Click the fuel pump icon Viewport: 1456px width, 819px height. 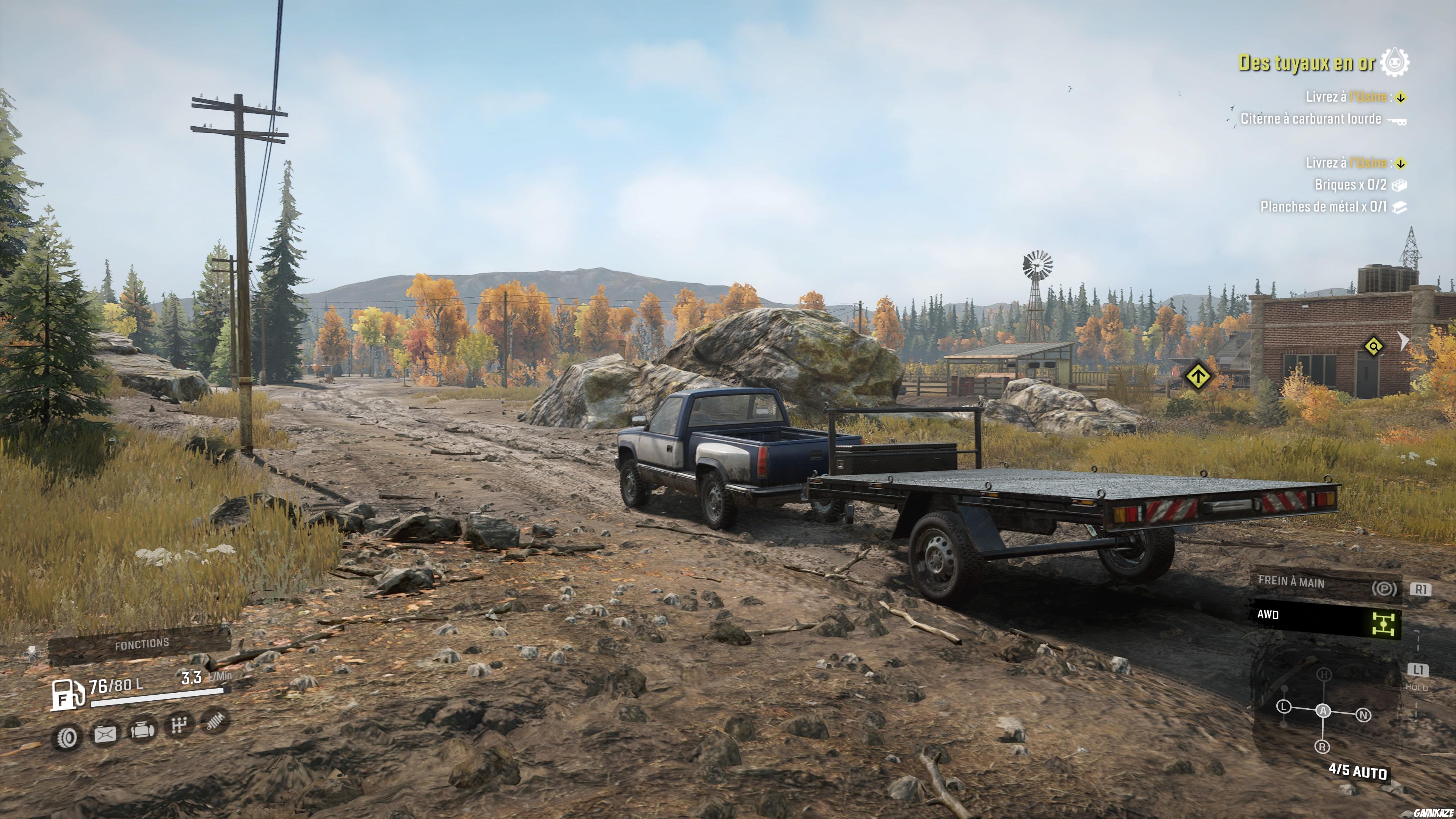pos(68,695)
